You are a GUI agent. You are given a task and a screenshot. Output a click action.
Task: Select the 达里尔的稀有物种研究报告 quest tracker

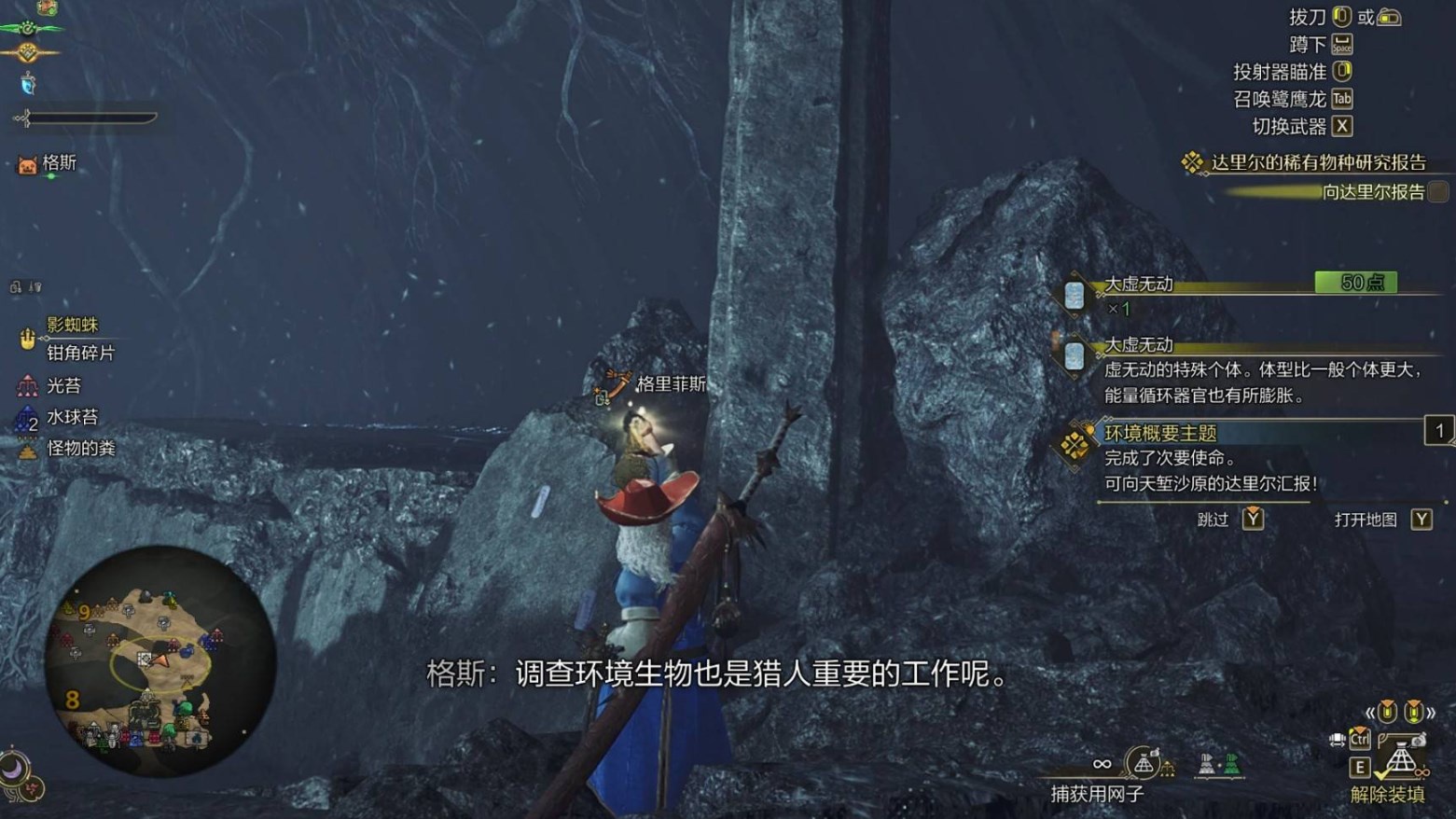point(1317,162)
